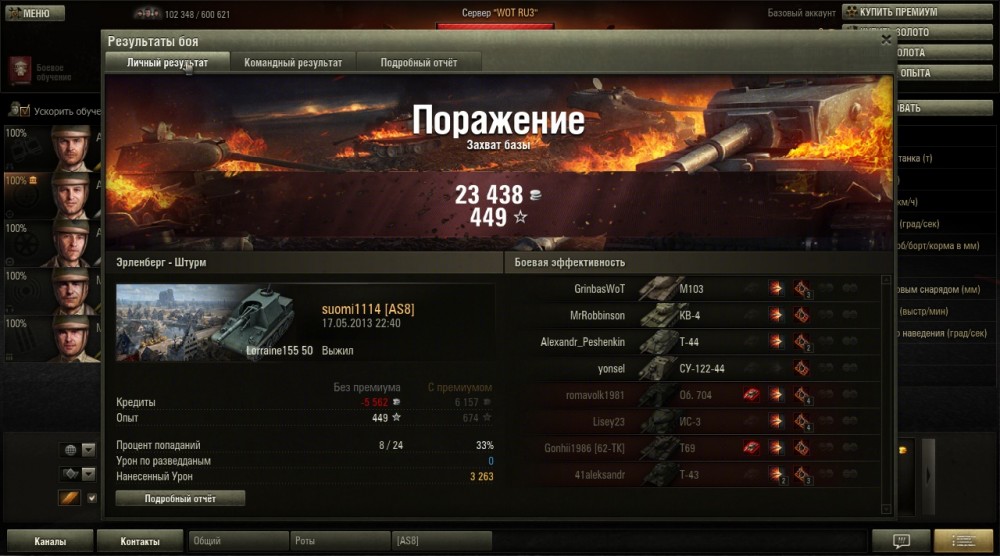
Task: Select the Общий chat tab
Action: pyautogui.click(x=238, y=541)
